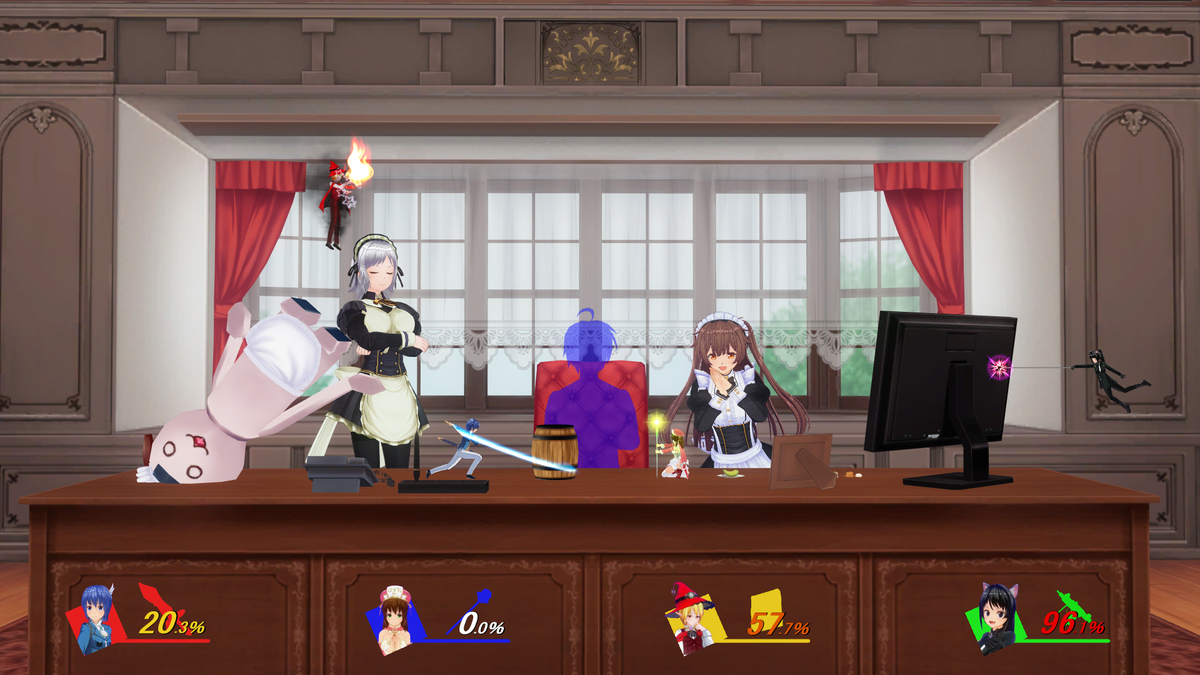Click the blue-haired fighter portrait
The image size is (1200, 675).
point(96,619)
